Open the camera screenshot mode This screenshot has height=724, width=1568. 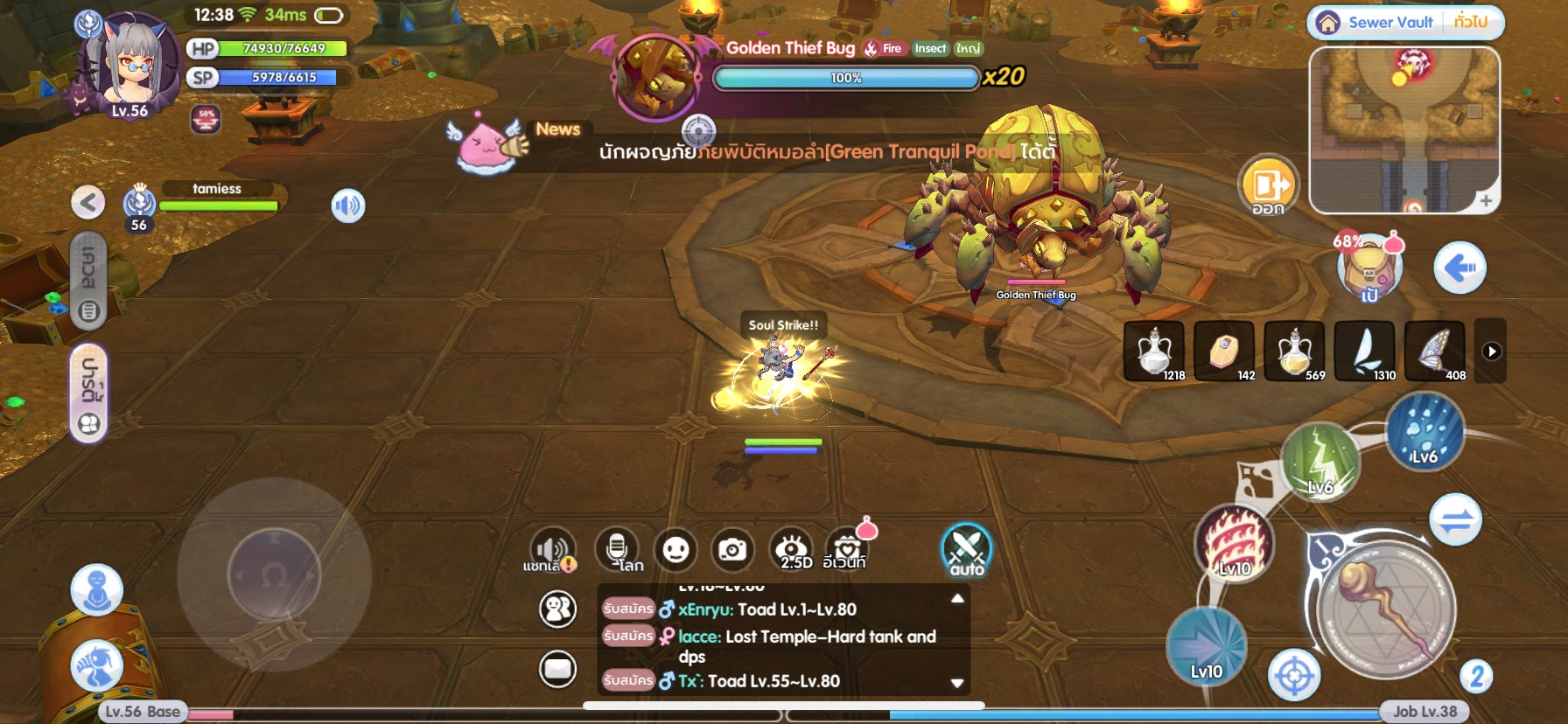click(x=732, y=550)
